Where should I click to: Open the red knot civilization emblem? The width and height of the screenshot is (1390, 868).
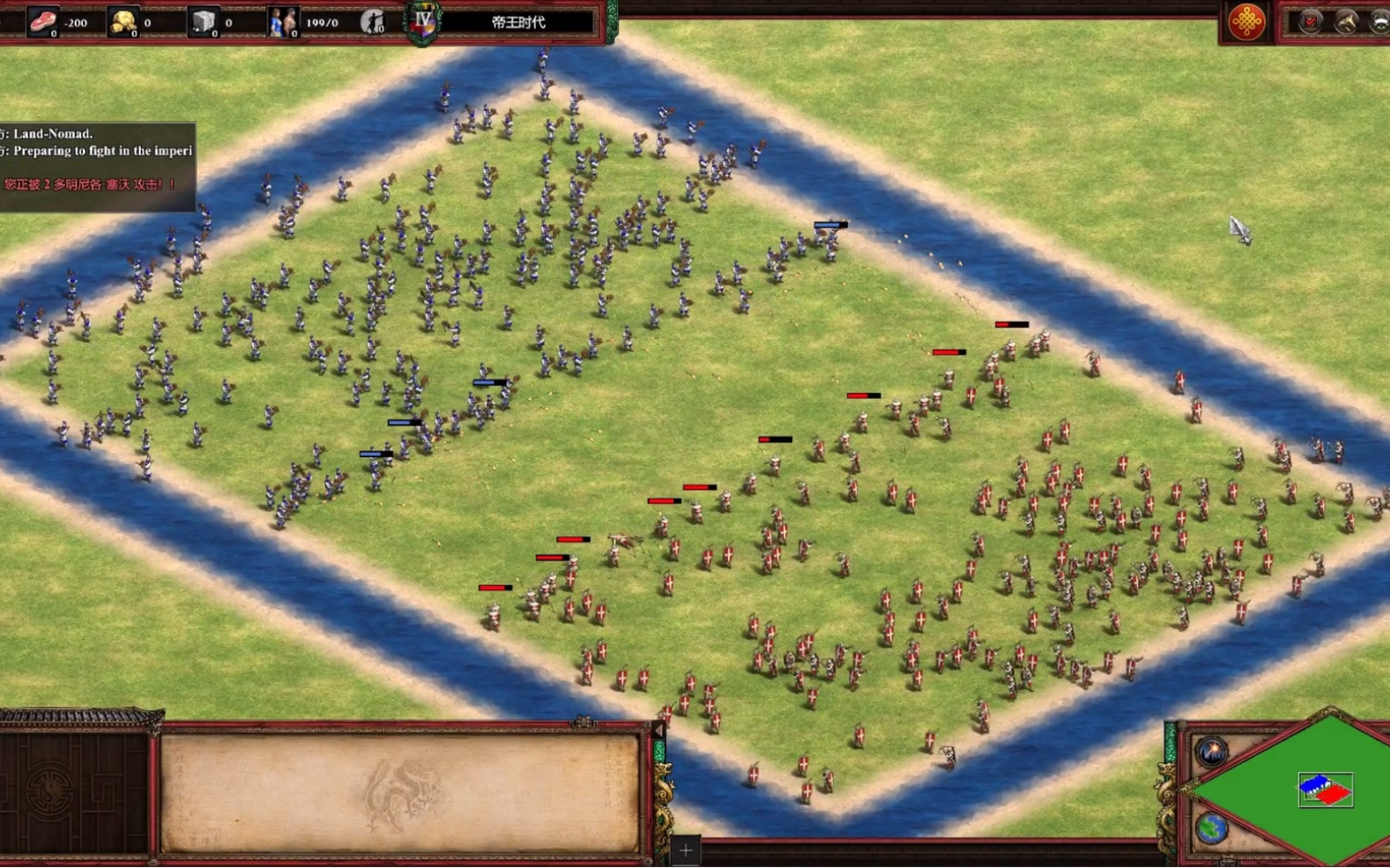coord(1245,21)
